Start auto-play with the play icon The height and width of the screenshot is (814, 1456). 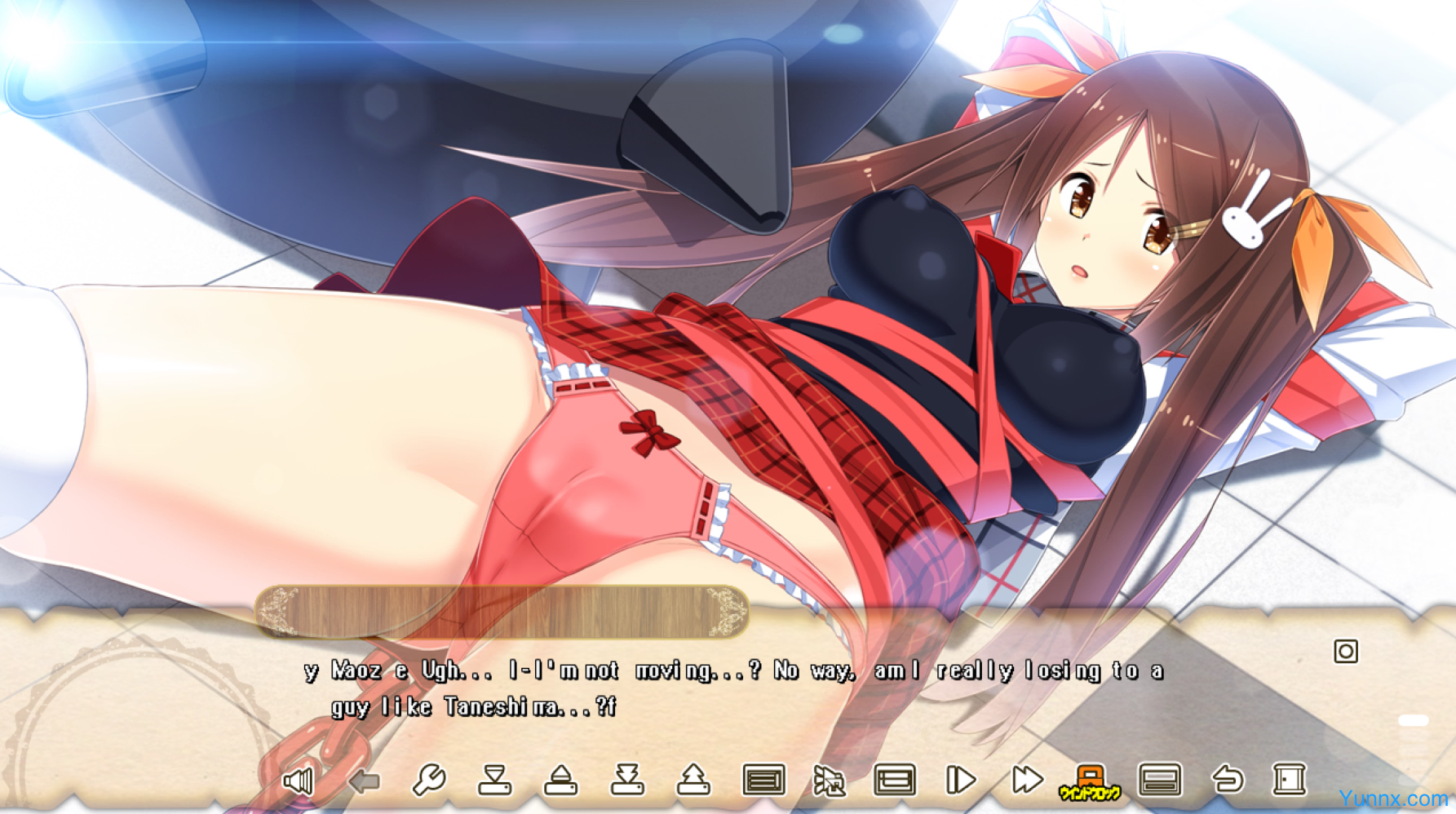pos(960,781)
